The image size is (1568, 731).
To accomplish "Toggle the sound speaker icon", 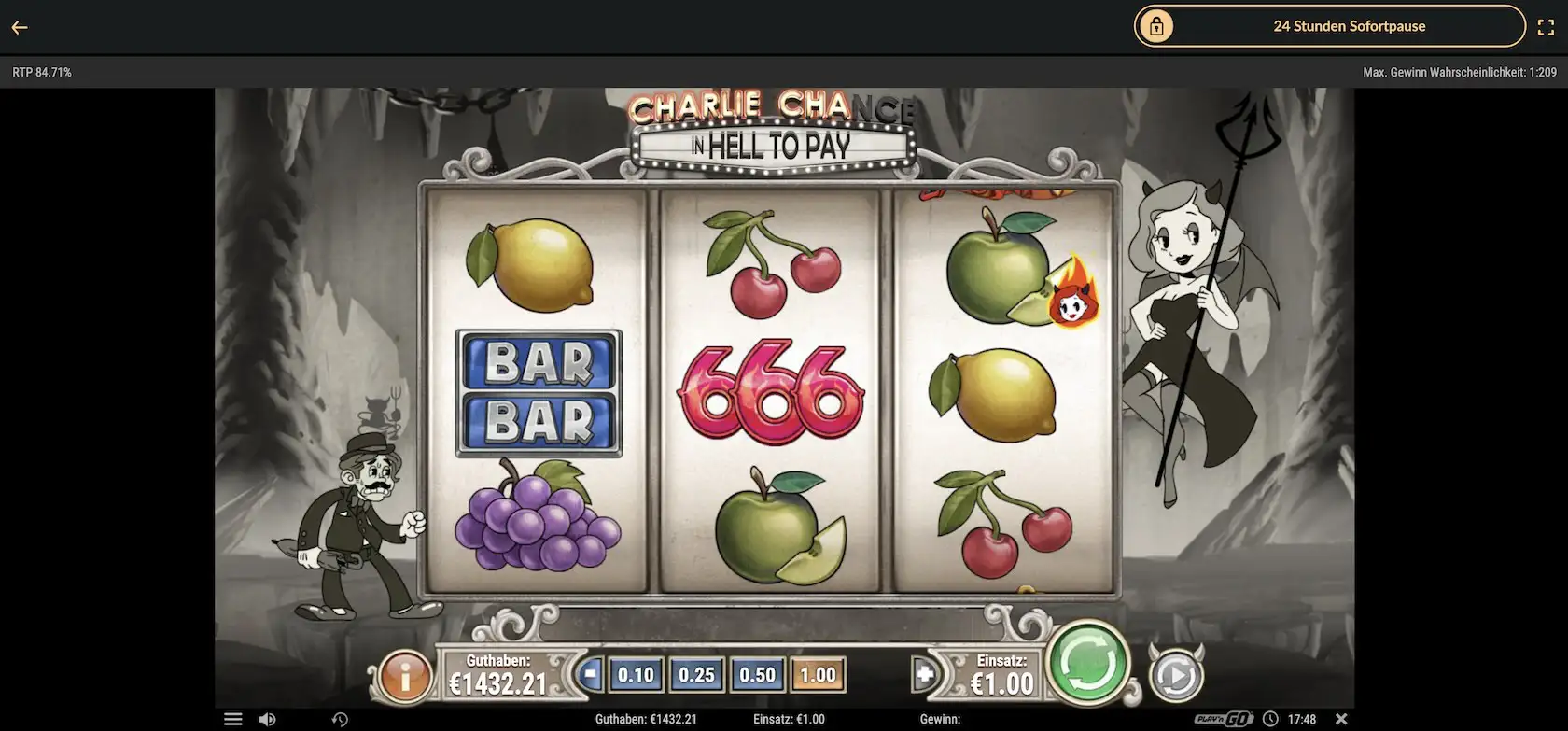I will [x=267, y=719].
